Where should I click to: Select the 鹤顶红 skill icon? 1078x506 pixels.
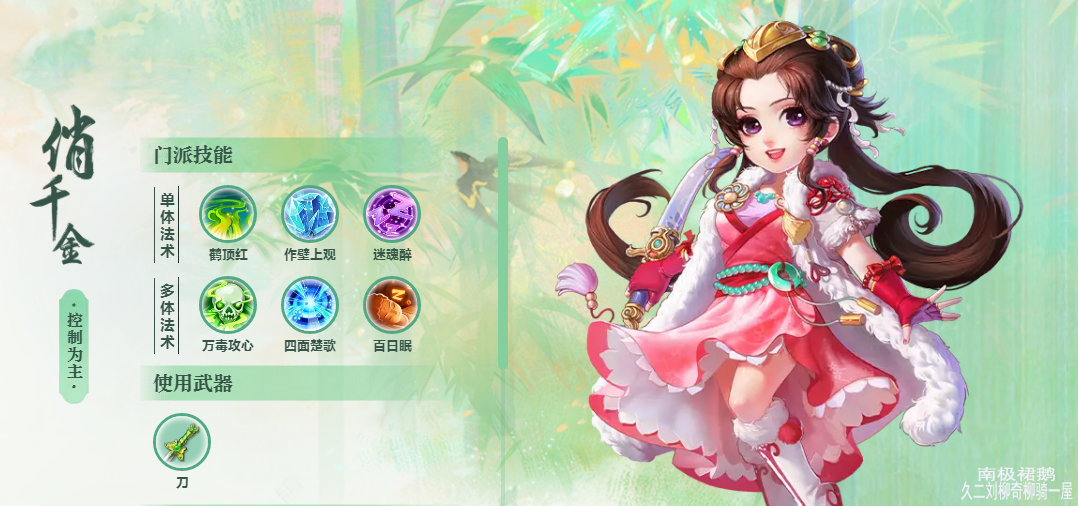pos(228,213)
